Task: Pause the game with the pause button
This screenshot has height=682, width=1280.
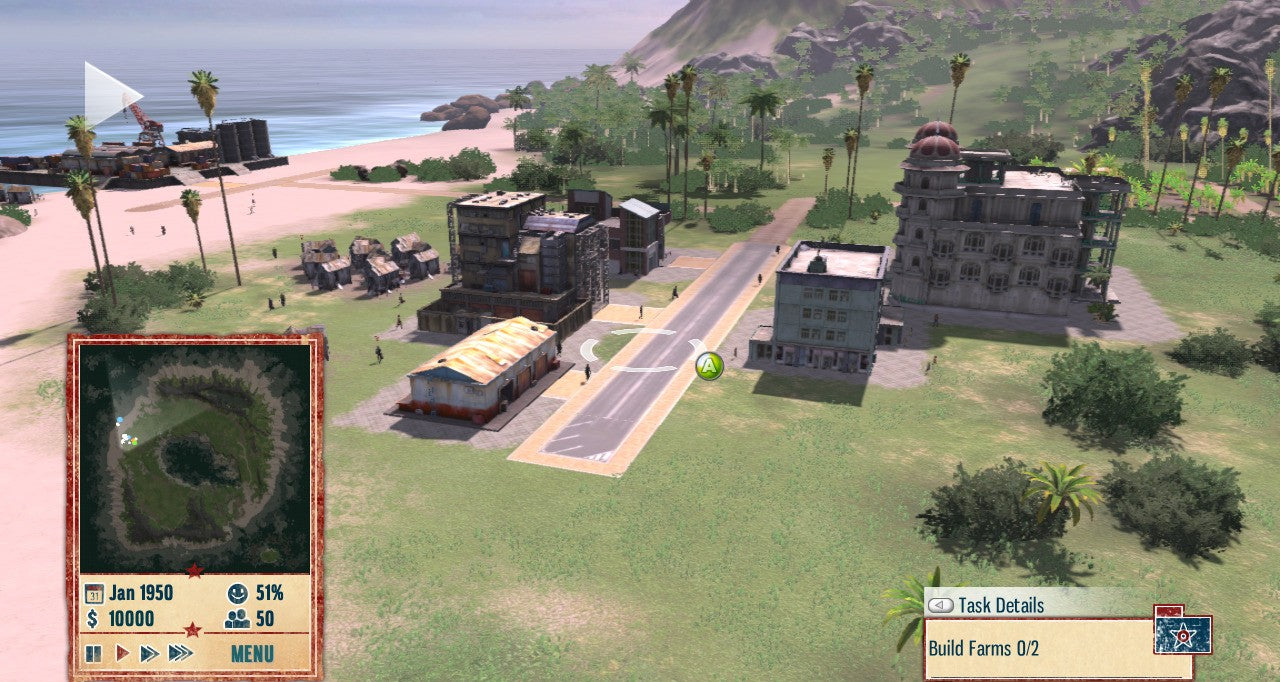Action: pyautogui.click(x=93, y=654)
